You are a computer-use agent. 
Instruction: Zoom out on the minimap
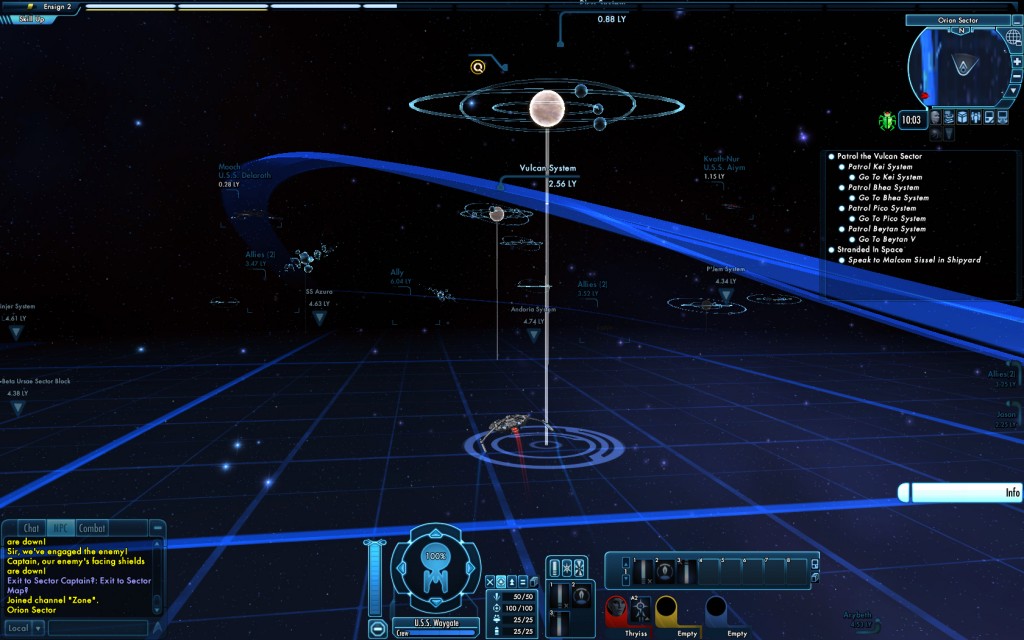point(1016,76)
